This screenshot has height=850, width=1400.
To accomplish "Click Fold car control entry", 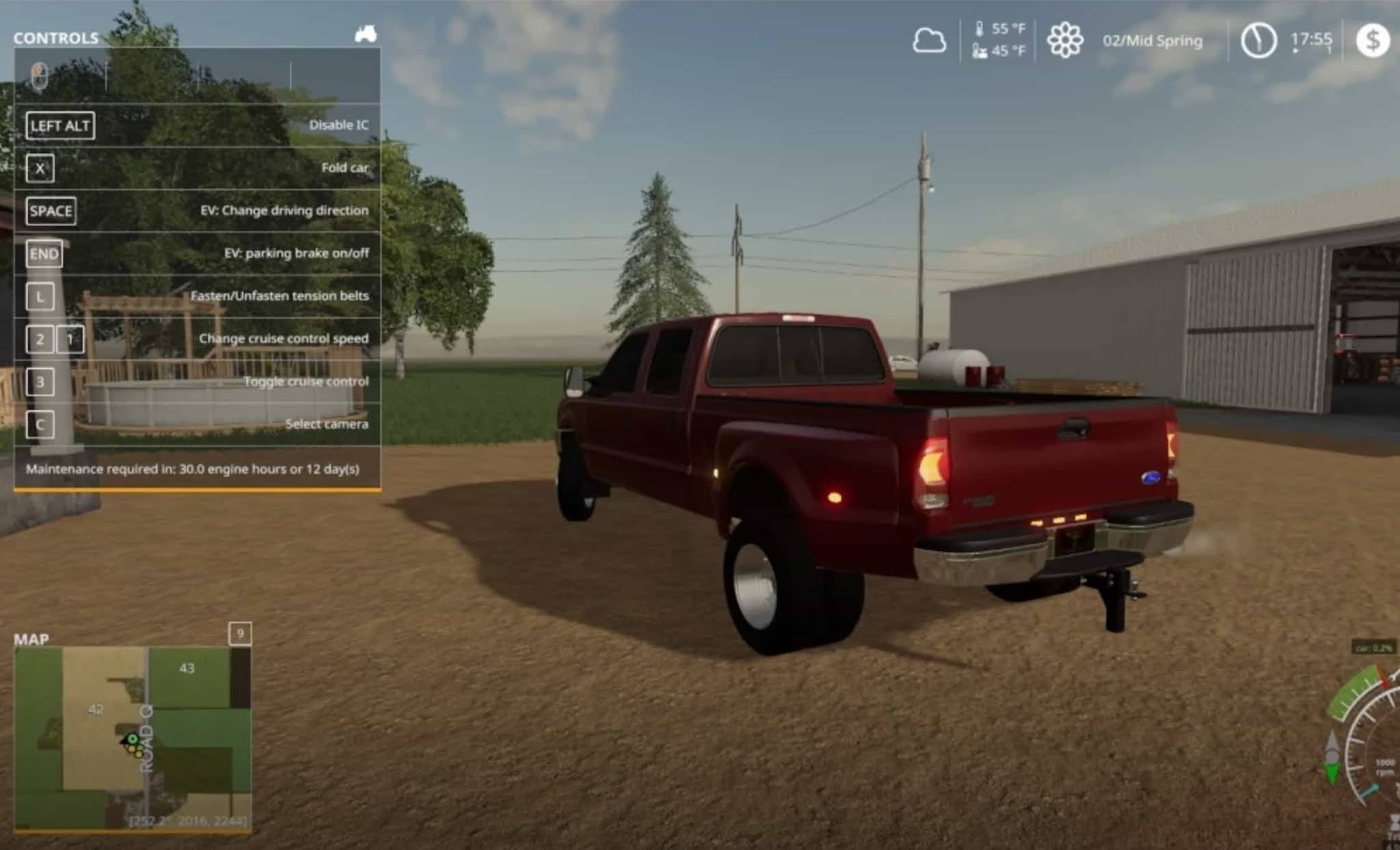I will (345, 167).
